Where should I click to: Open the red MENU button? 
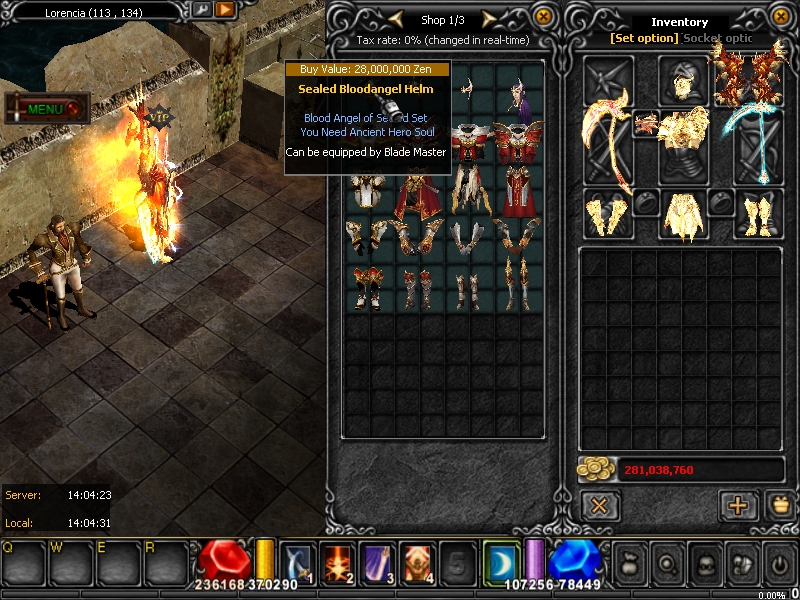(x=46, y=108)
